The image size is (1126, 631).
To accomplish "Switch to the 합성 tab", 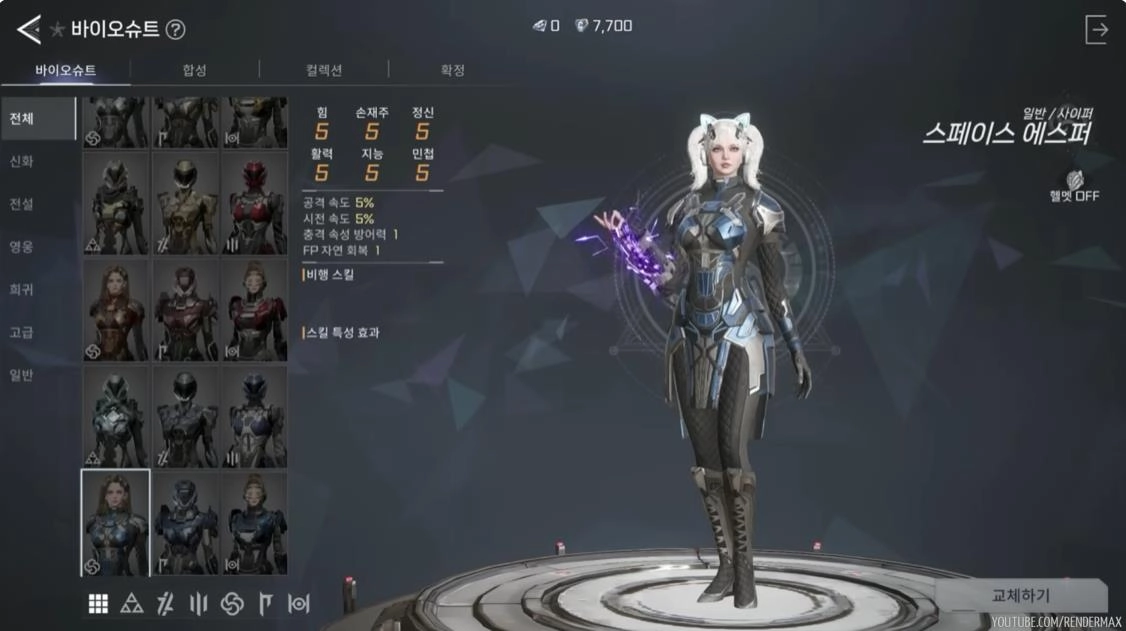I will 194,70.
